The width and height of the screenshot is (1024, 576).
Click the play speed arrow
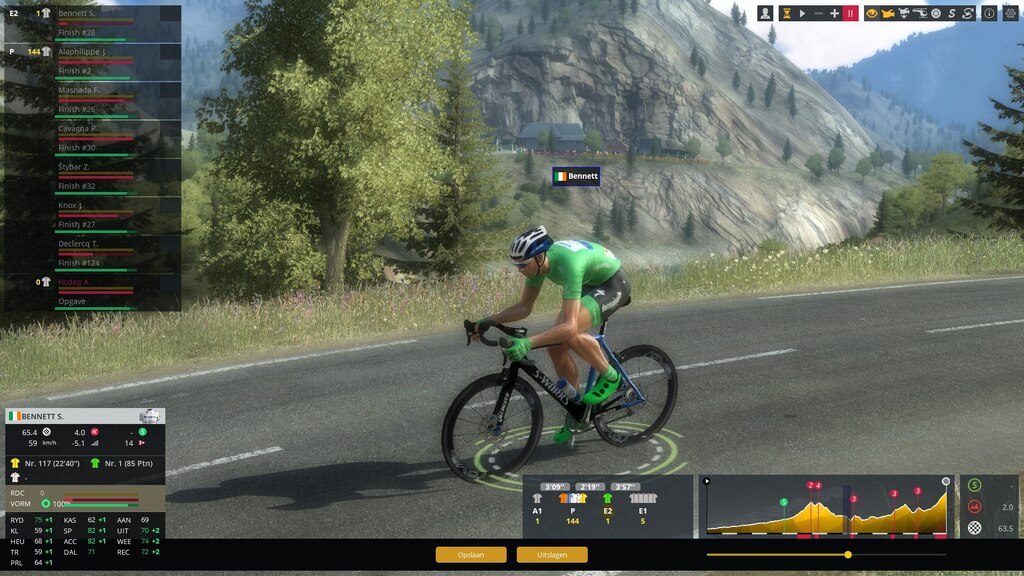(x=802, y=13)
